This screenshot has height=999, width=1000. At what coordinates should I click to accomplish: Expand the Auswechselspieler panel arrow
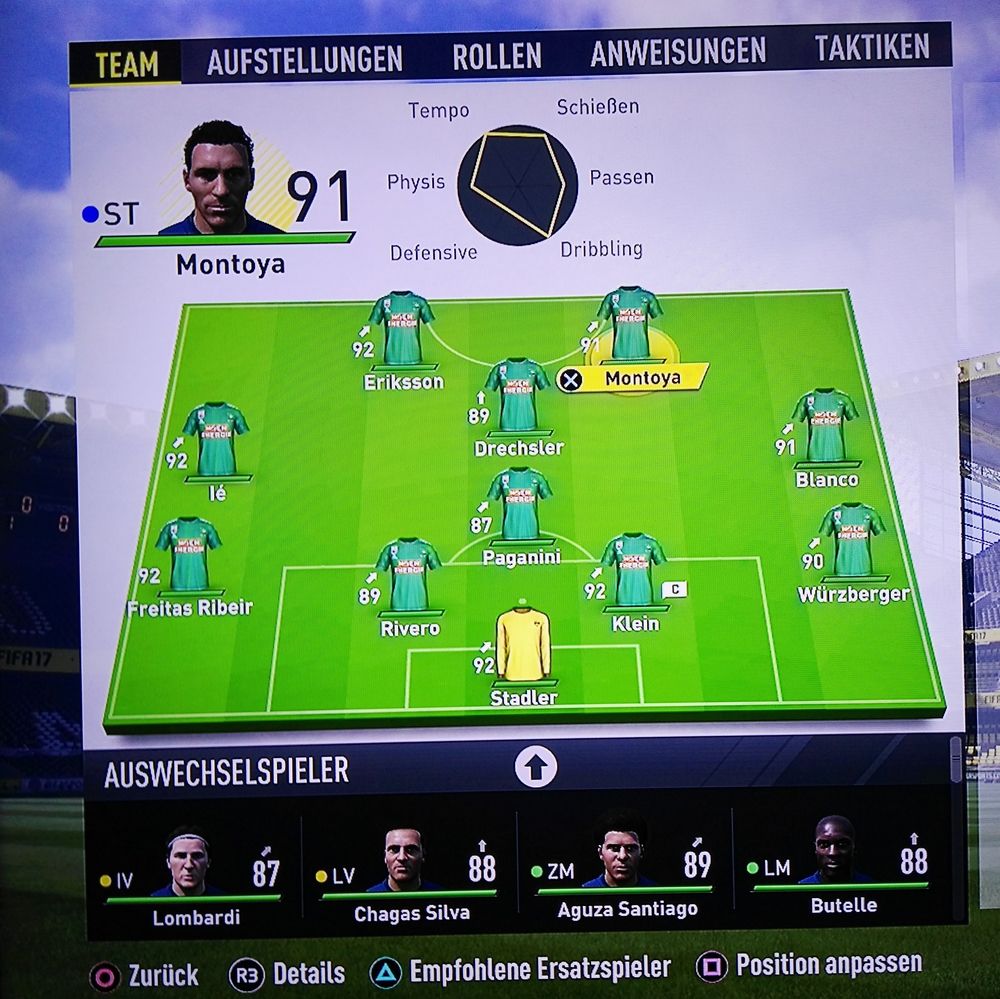pos(535,768)
